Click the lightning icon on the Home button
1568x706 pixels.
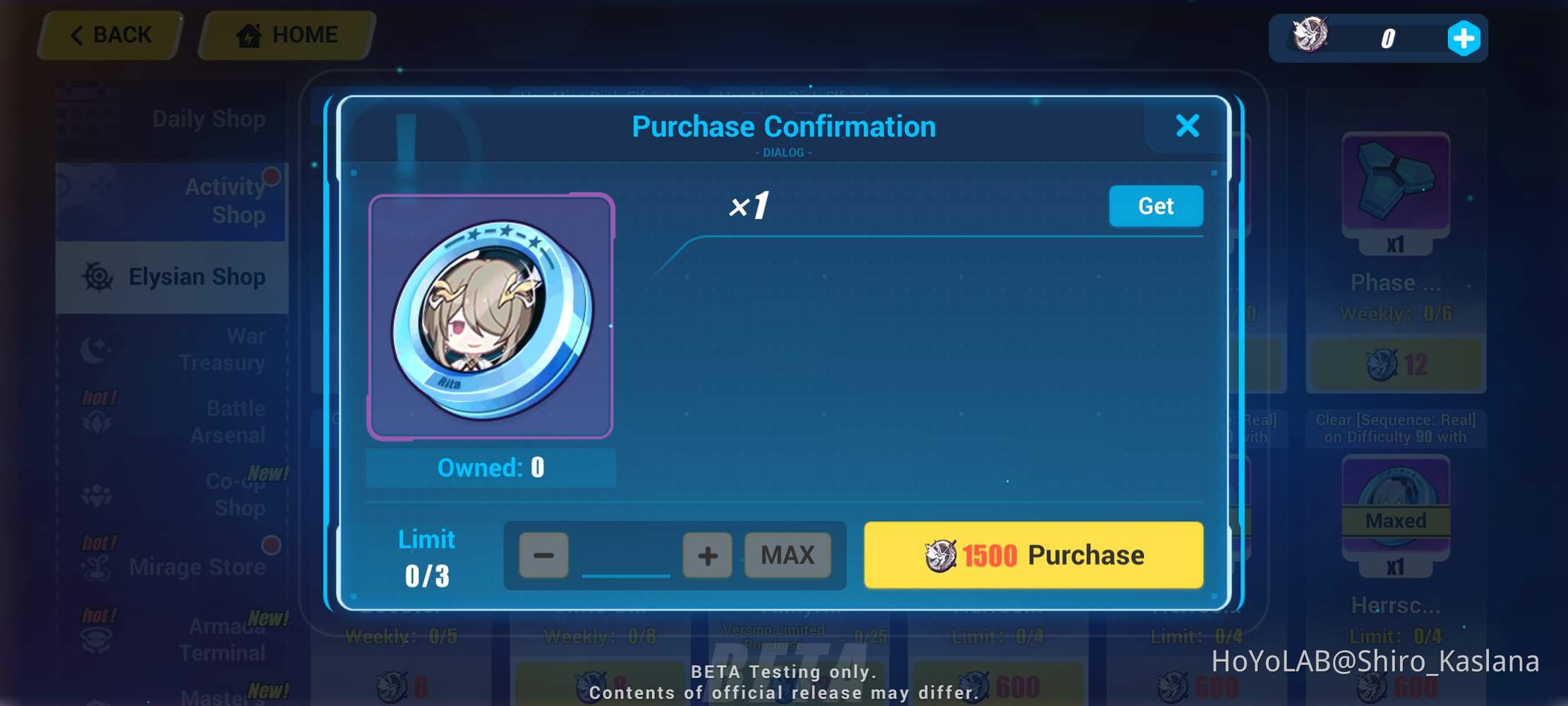pos(251,35)
